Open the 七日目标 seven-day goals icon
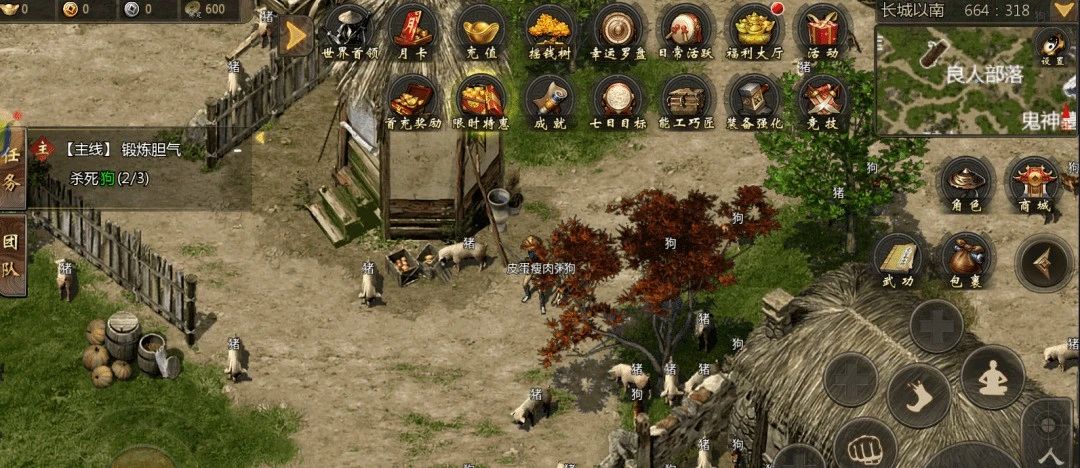Image resolution: width=1080 pixels, height=468 pixels. (x=618, y=101)
